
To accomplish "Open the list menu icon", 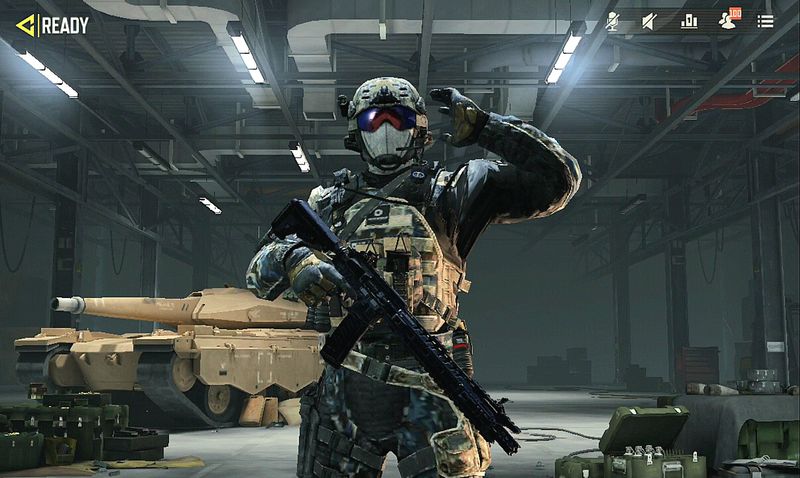I will pyautogui.click(x=765, y=21).
